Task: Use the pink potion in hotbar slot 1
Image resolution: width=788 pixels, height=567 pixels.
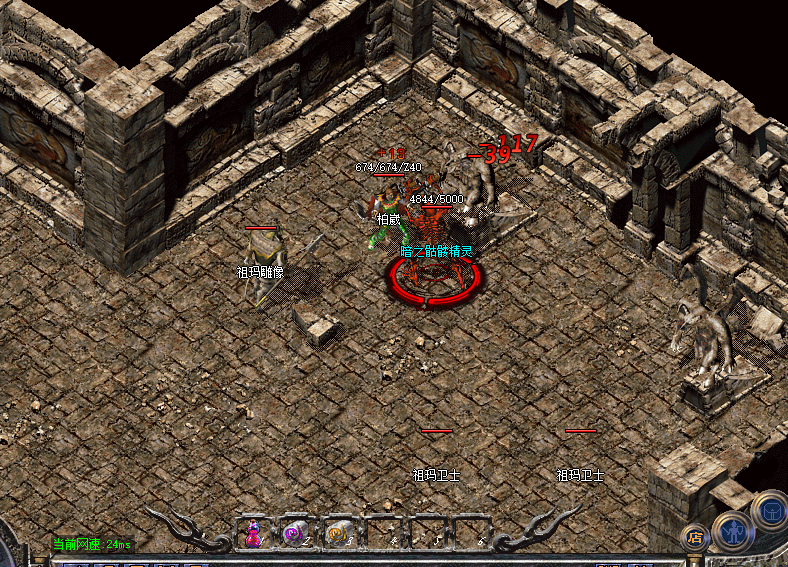Action: click(254, 533)
